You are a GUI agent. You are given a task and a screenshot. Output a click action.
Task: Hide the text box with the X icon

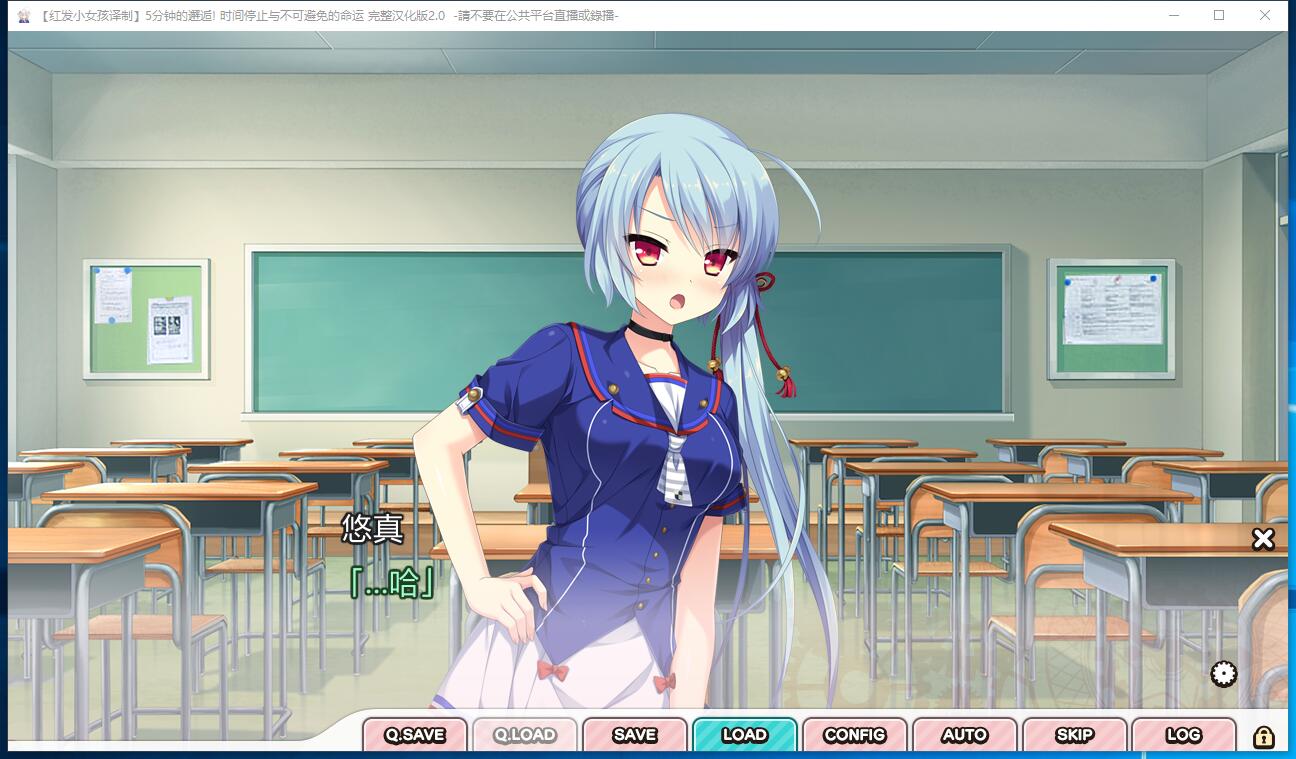(1263, 539)
